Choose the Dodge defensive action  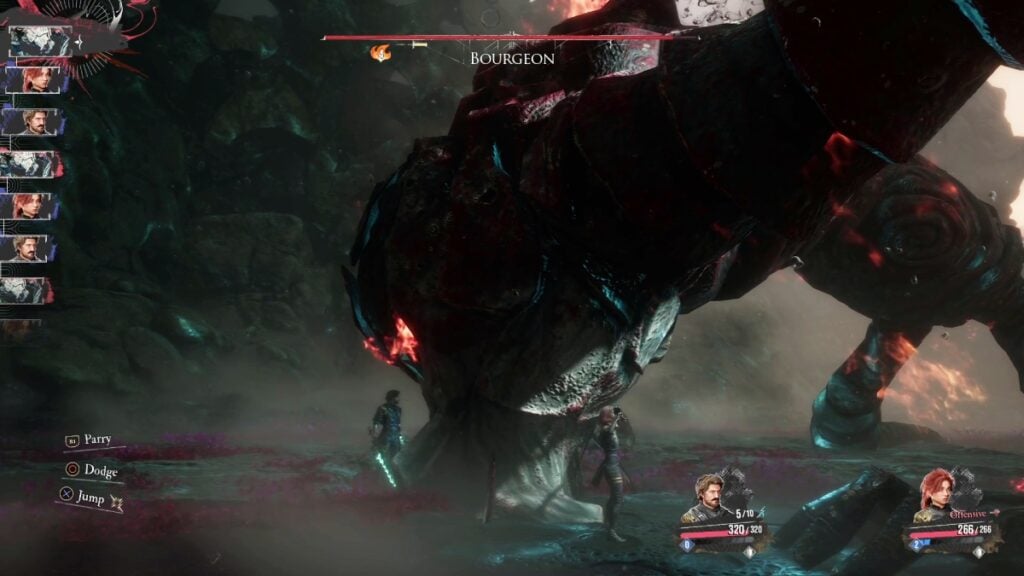100,470
